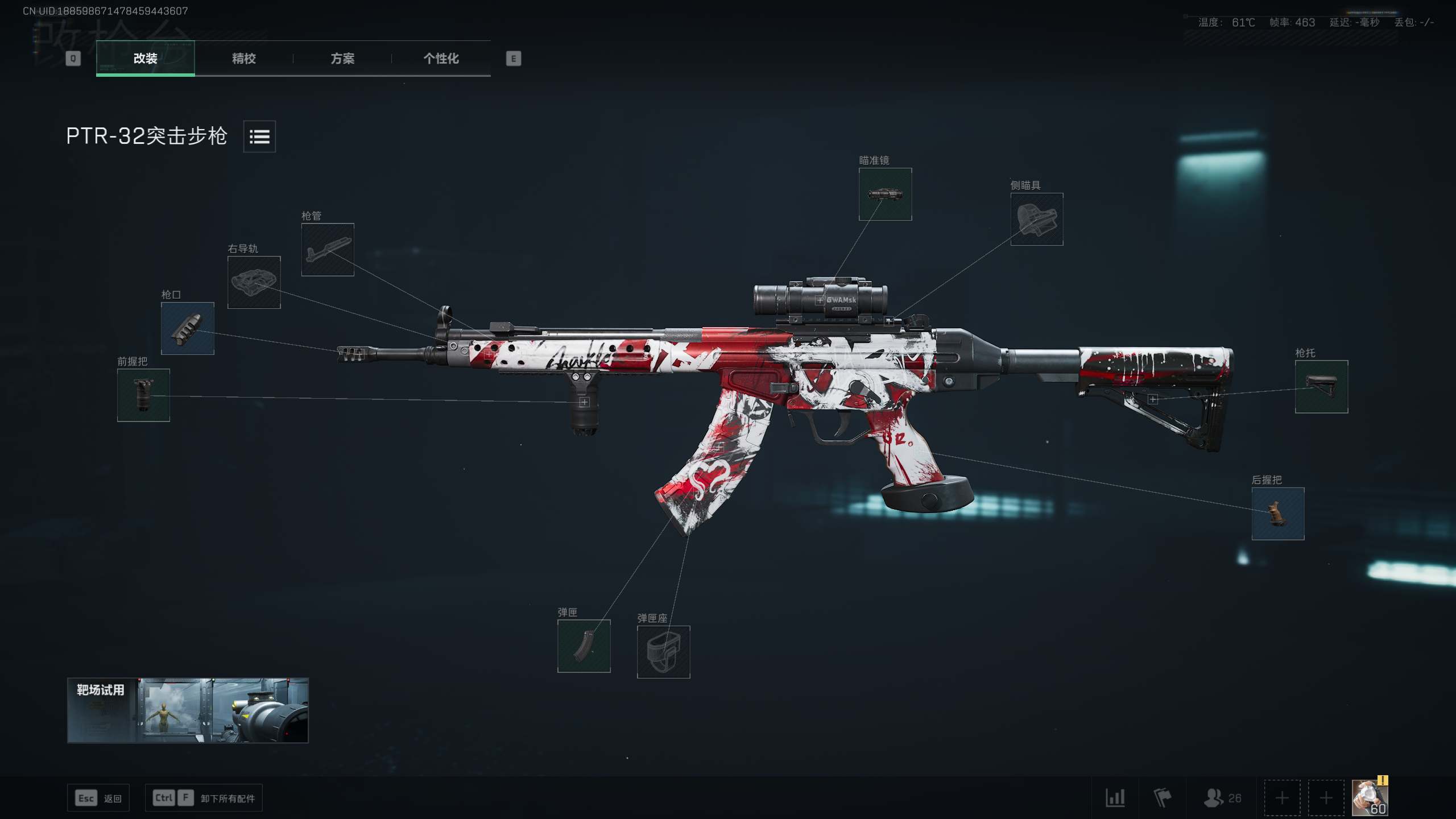Click the 返回 back button
Screen dimensions: 1456x819
click(98, 798)
